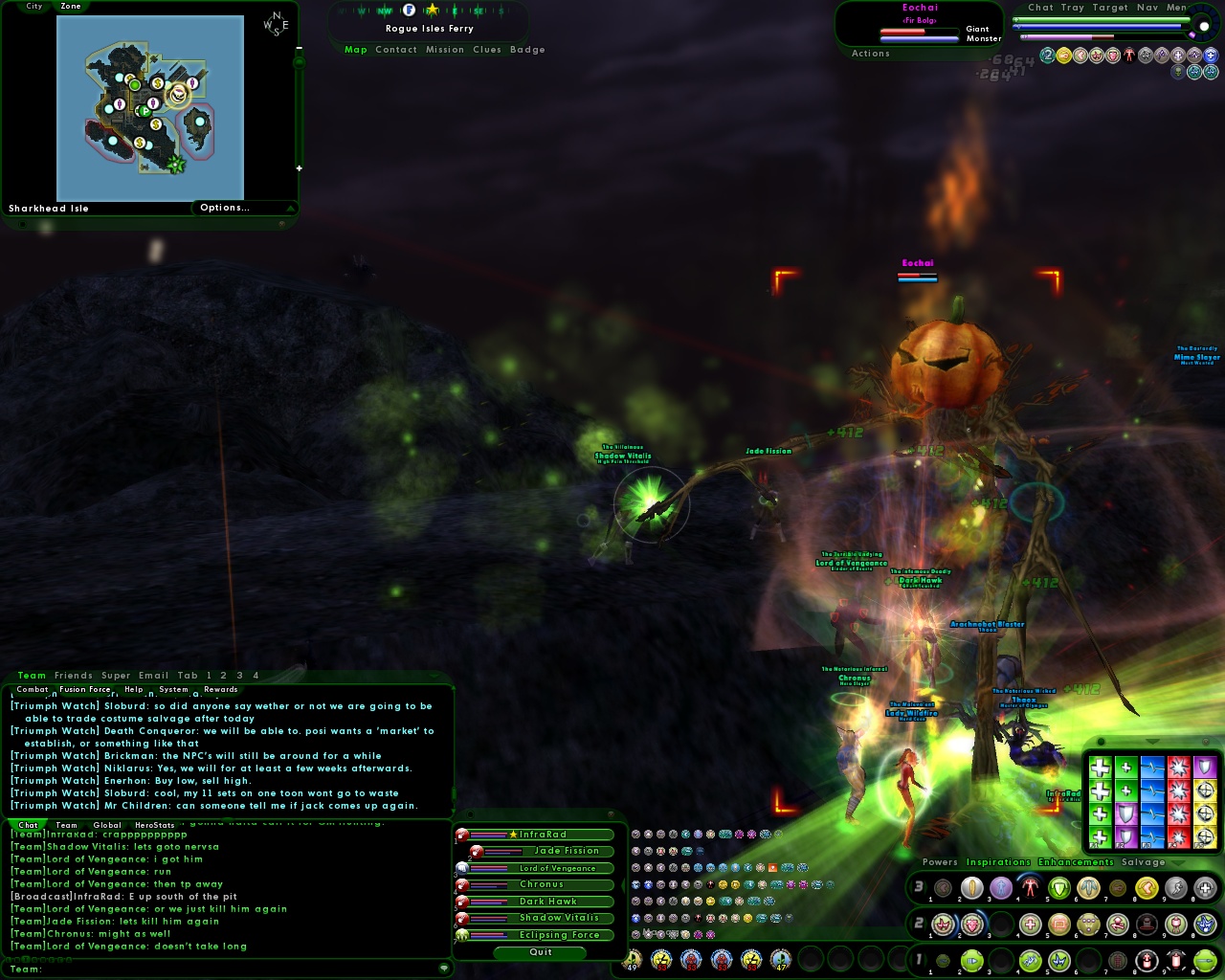Open Options for the Sharkhead Isle map
Viewport: 1225px width, 980px height.
[x=225, y=208]
